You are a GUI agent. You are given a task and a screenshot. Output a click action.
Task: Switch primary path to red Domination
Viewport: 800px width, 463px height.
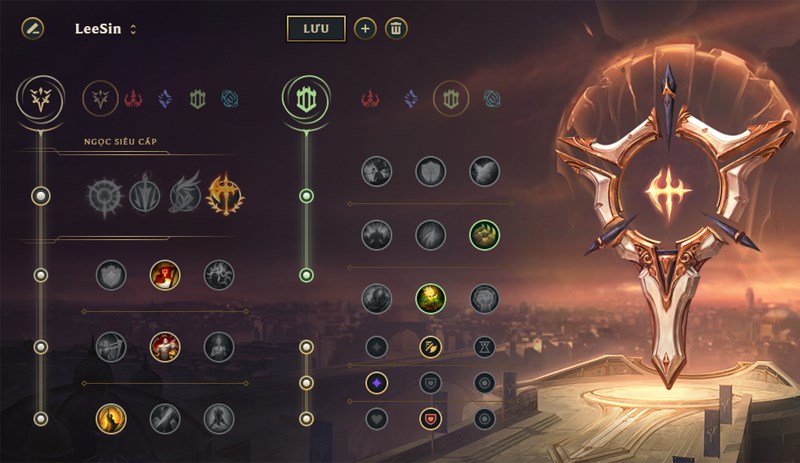point(134,98)
